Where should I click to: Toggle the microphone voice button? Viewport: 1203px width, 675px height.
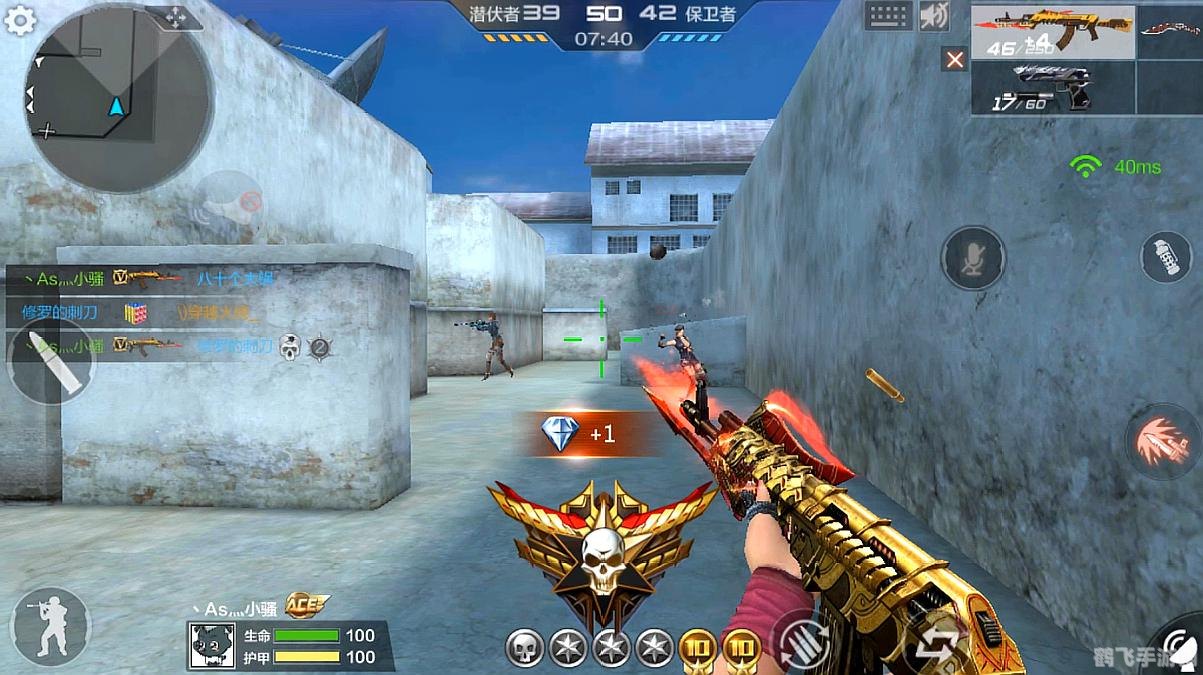tap(972, 258)
